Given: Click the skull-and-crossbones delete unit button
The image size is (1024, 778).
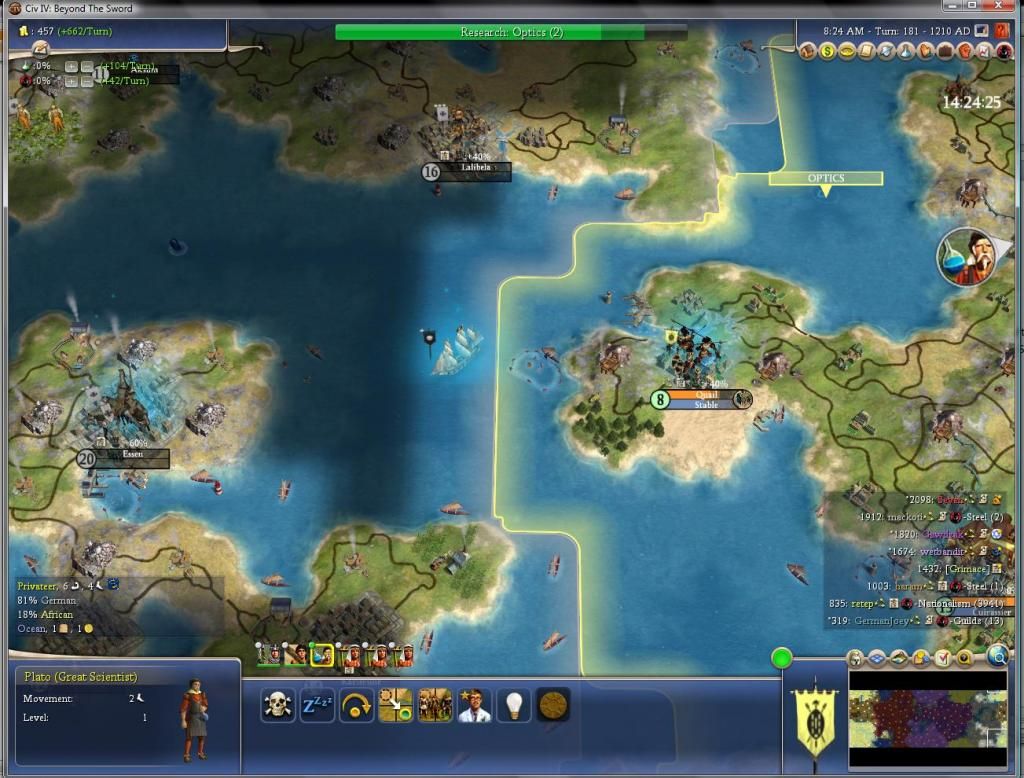Looking at the screenshot, I should (278, 705).
